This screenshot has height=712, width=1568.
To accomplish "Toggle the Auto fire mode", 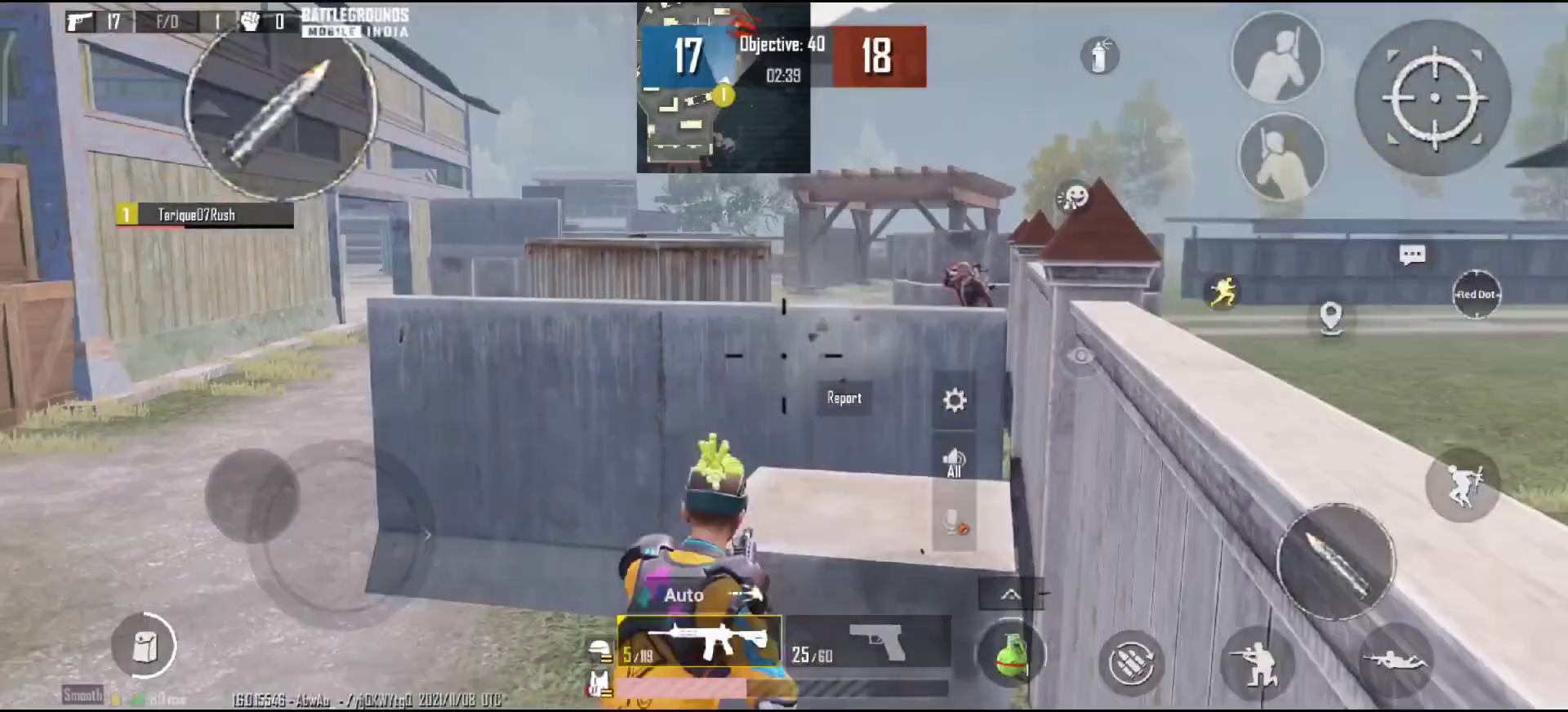I will pyautogui.click(x=684, y=595).
